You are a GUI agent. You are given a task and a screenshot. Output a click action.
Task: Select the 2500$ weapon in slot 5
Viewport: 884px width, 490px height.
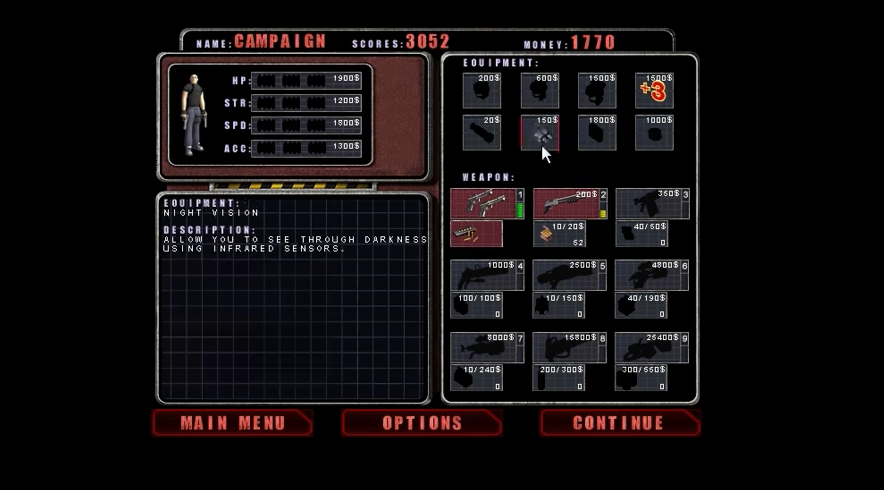click(x=570, y=275)
